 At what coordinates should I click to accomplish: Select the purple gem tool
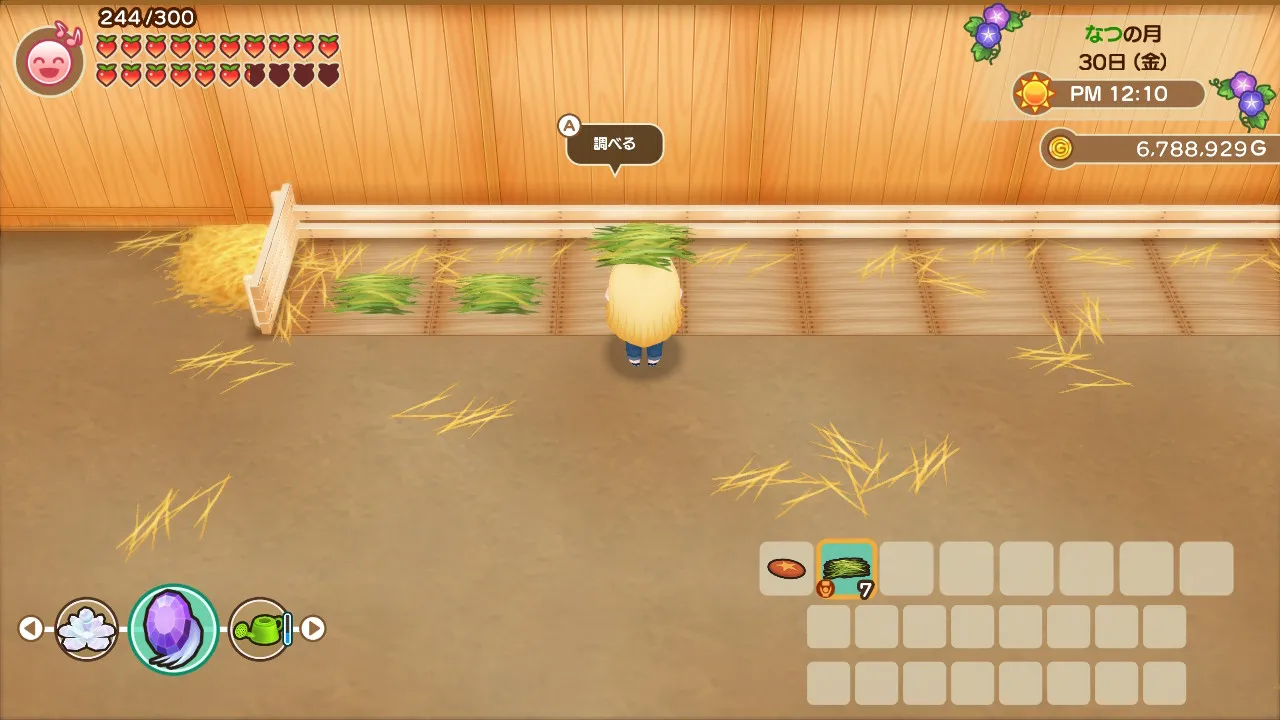coord(173,629)
